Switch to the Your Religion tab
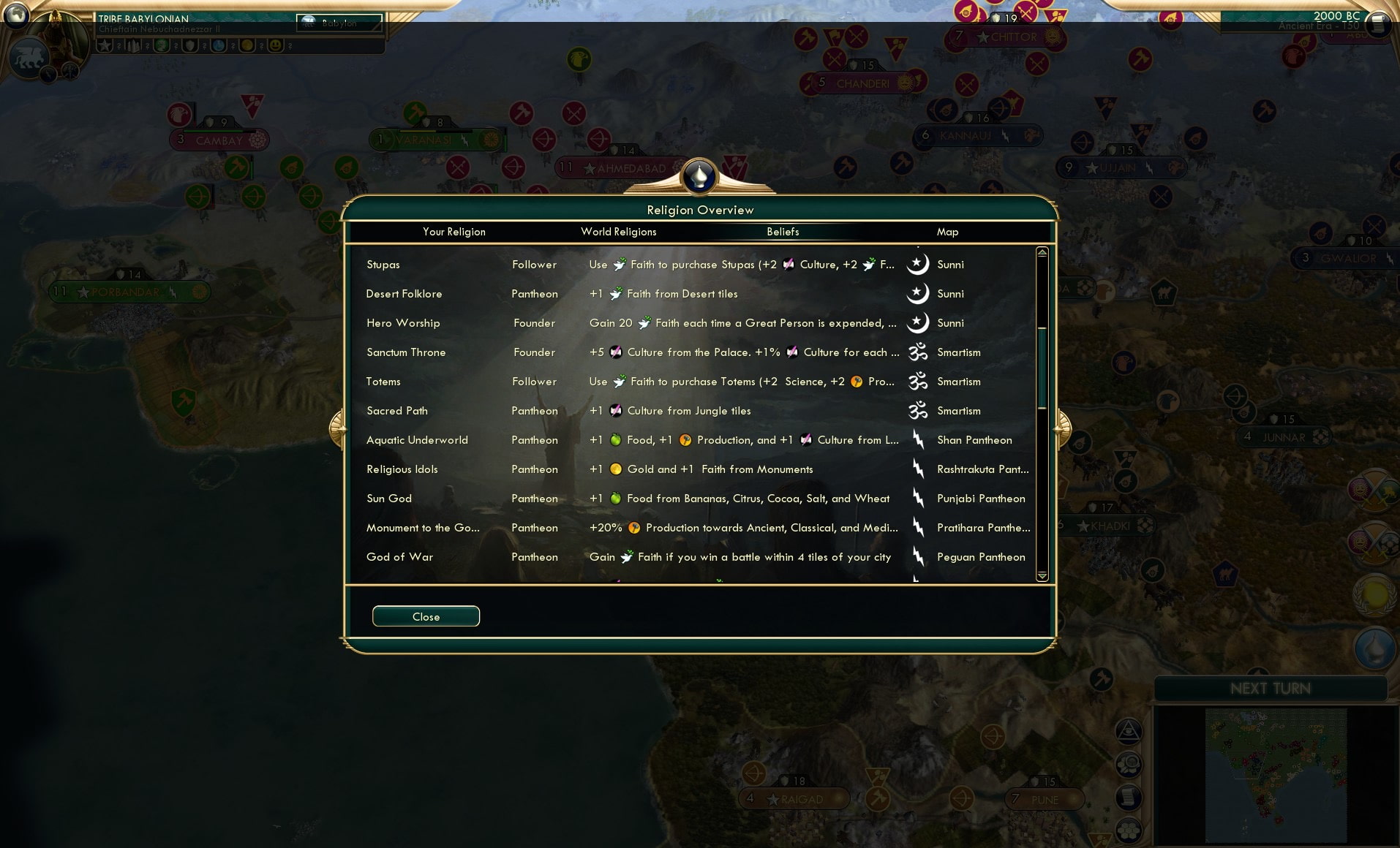 tap(454, 232)
